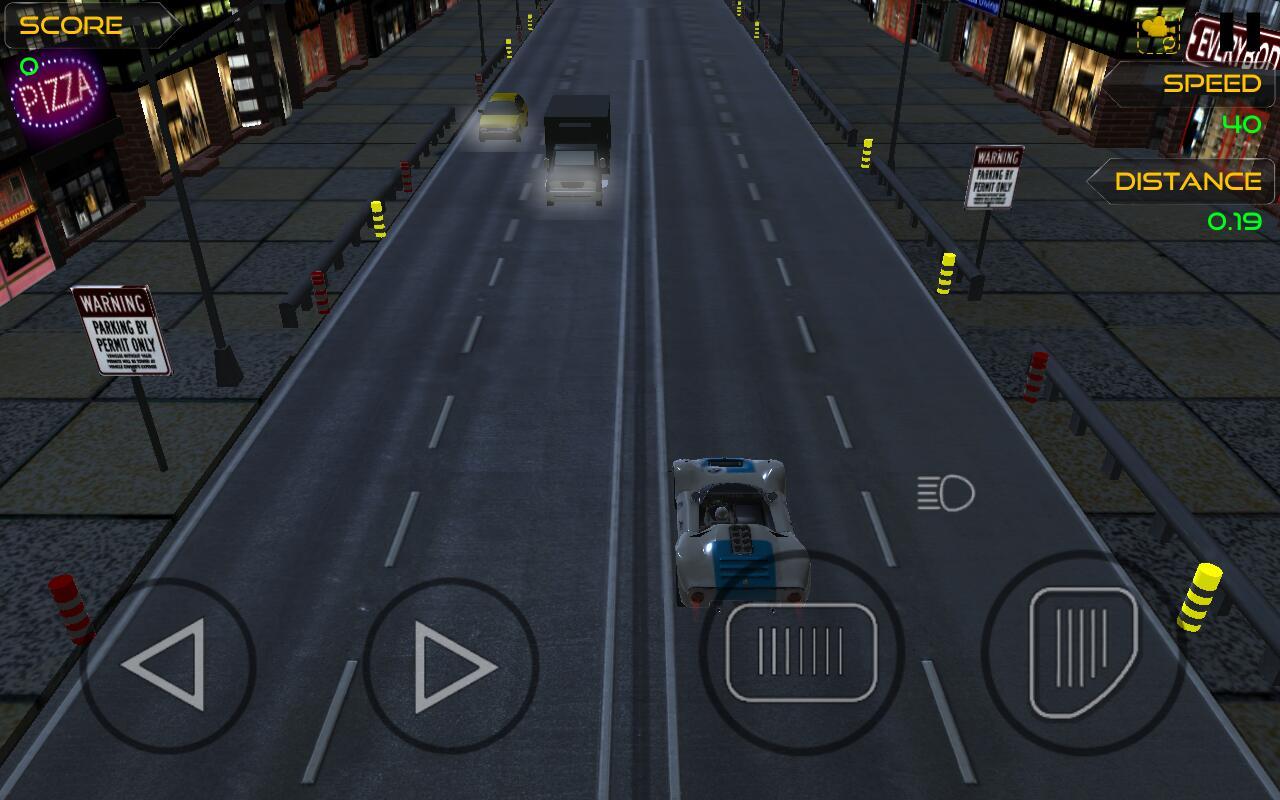Tap a yellow barrier pole near the guardrail
The width and height of the screenshot is (1280, 800).
[x=1203, y=595]
